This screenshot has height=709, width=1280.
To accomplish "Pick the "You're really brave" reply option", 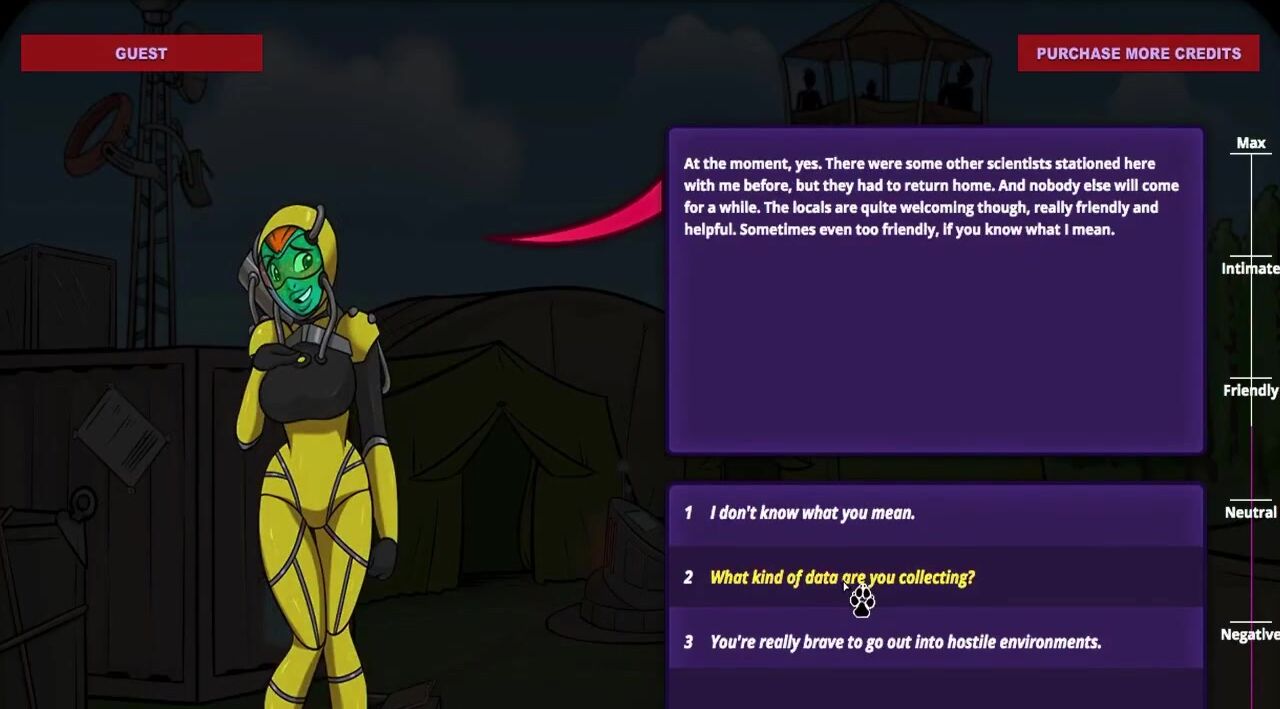I will click(905, 642).
